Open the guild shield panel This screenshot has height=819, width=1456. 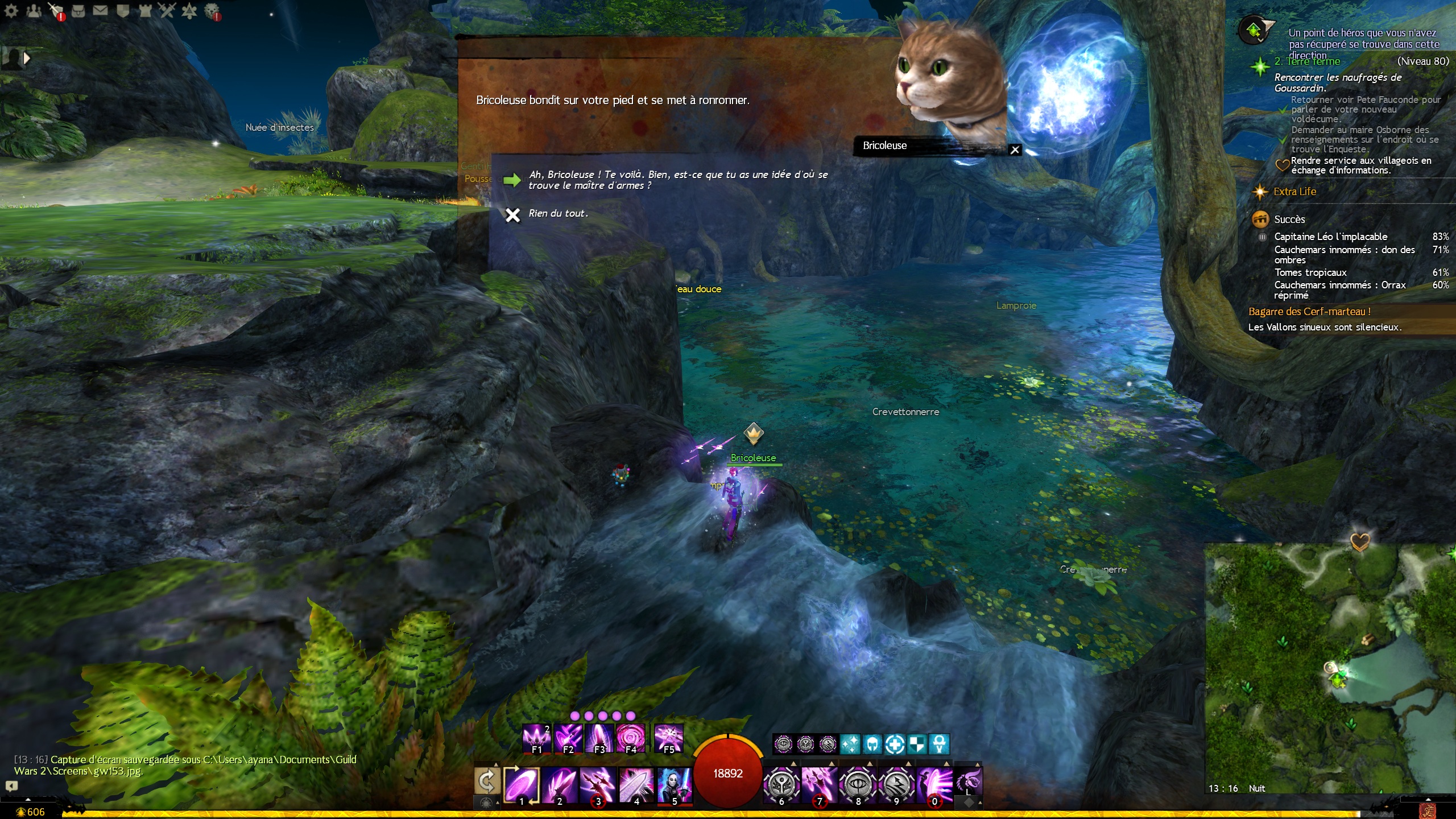pos(122,10)
